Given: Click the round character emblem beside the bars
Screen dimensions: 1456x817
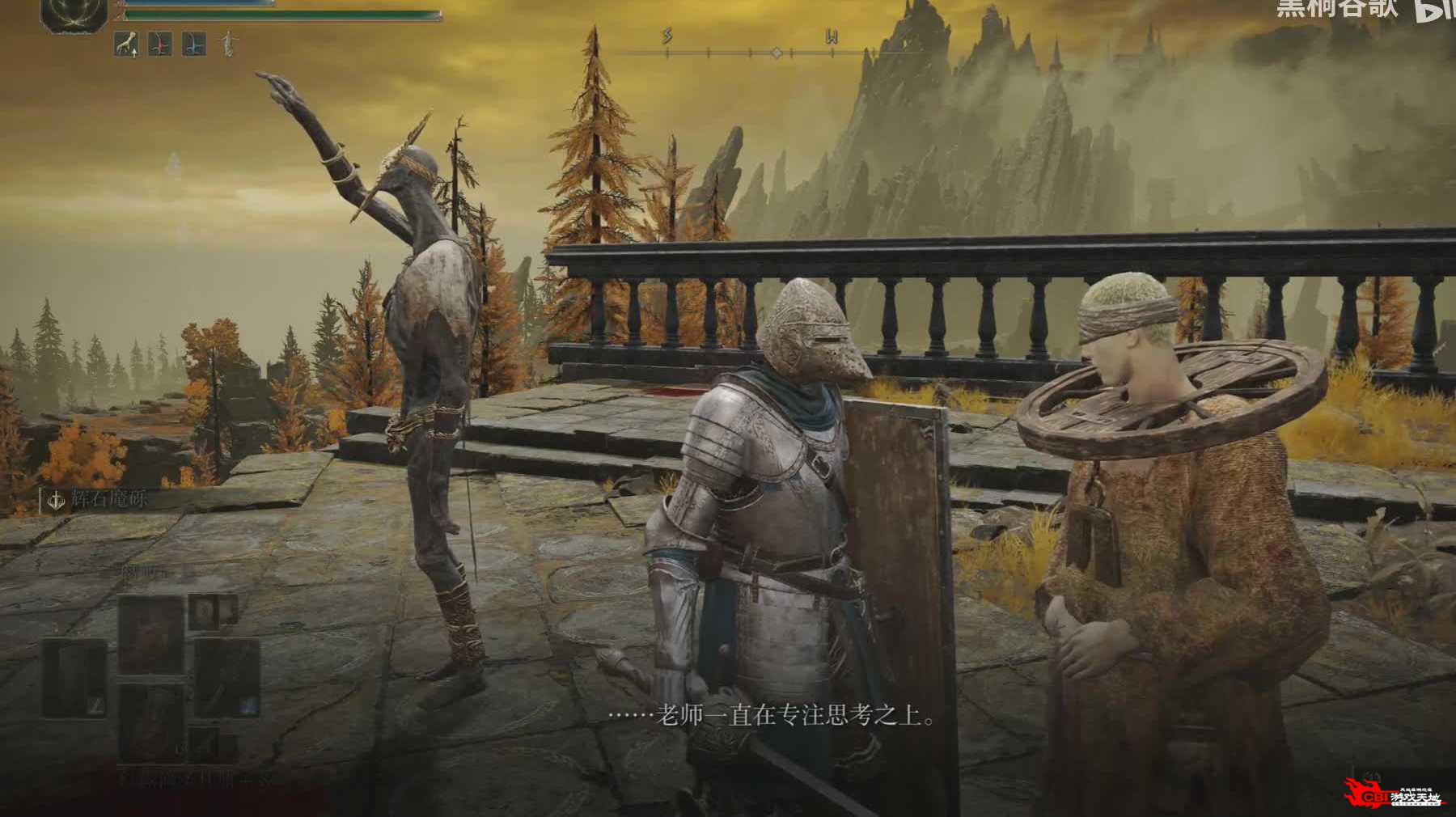Looking at the screenshot, I should point(74,14).
